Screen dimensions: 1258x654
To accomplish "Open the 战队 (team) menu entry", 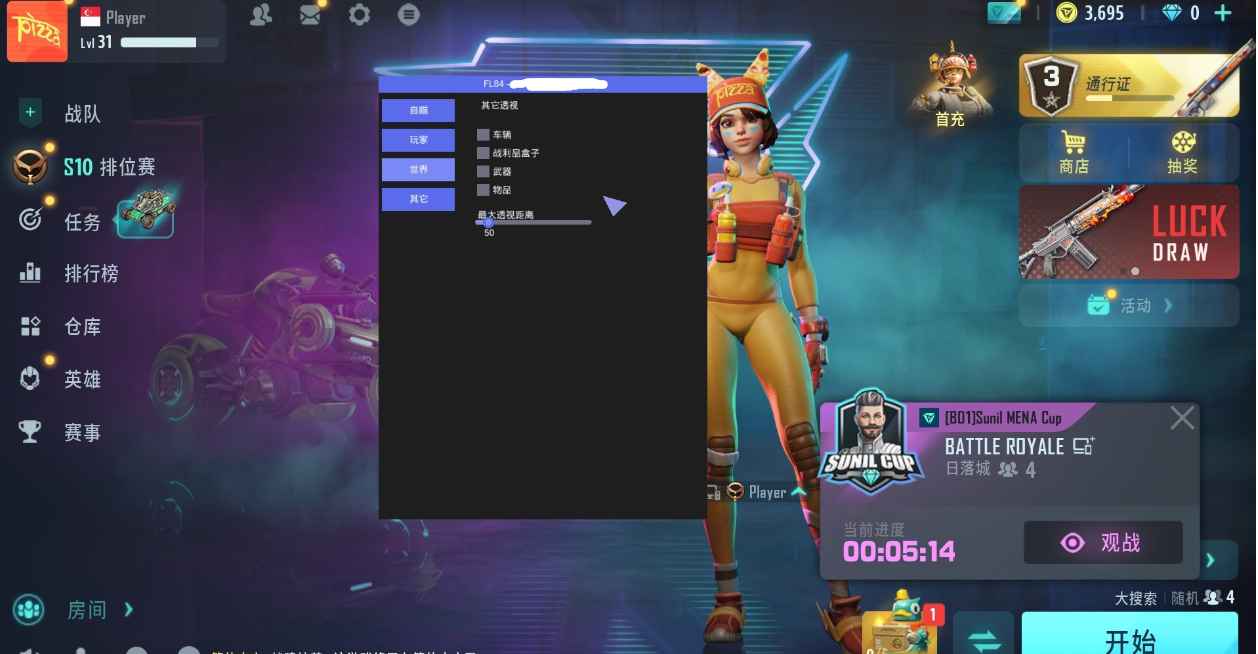I will [82, 114].
